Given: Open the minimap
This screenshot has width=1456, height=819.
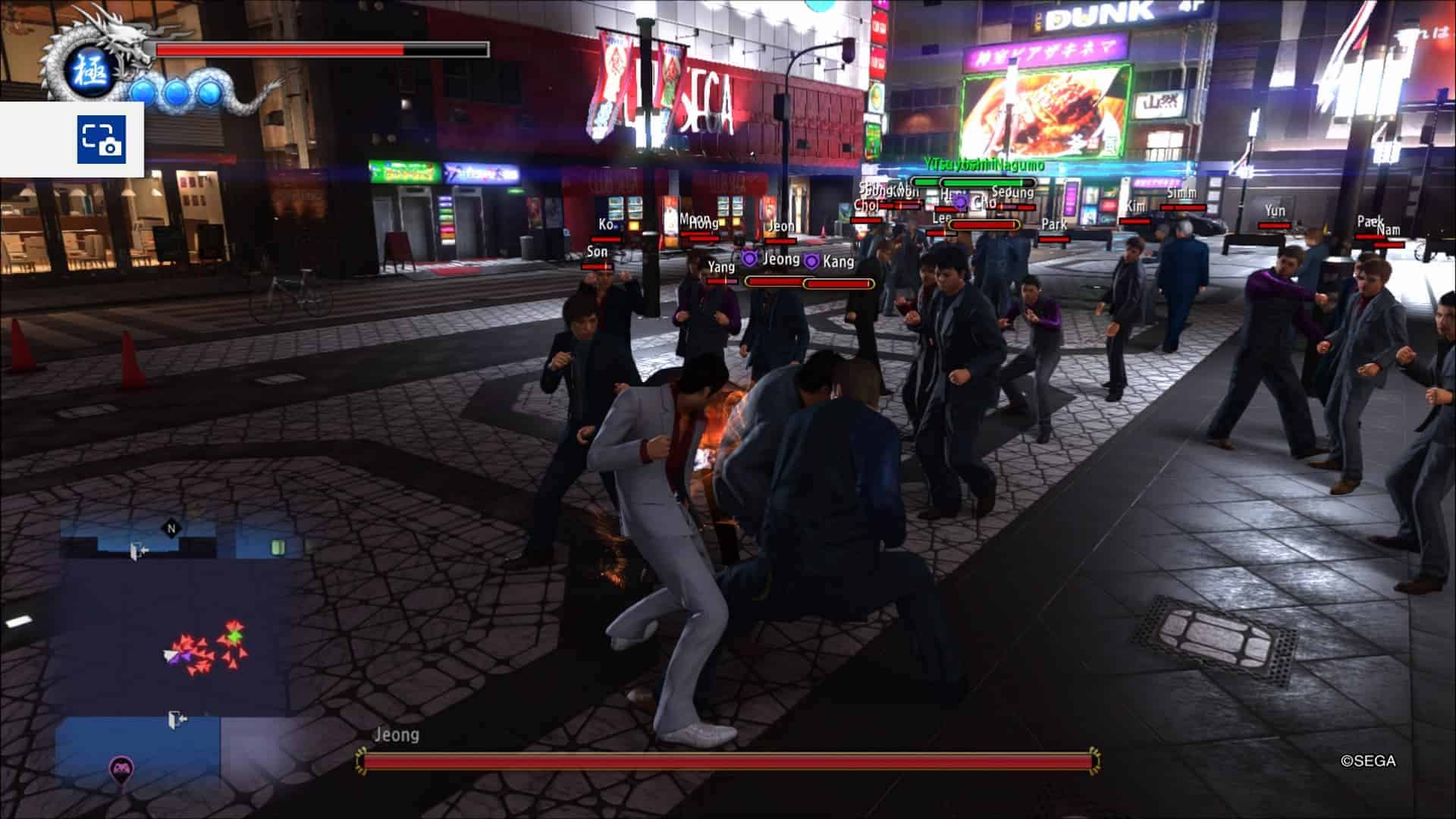Looking at the screenshot, I should [174, 652].
